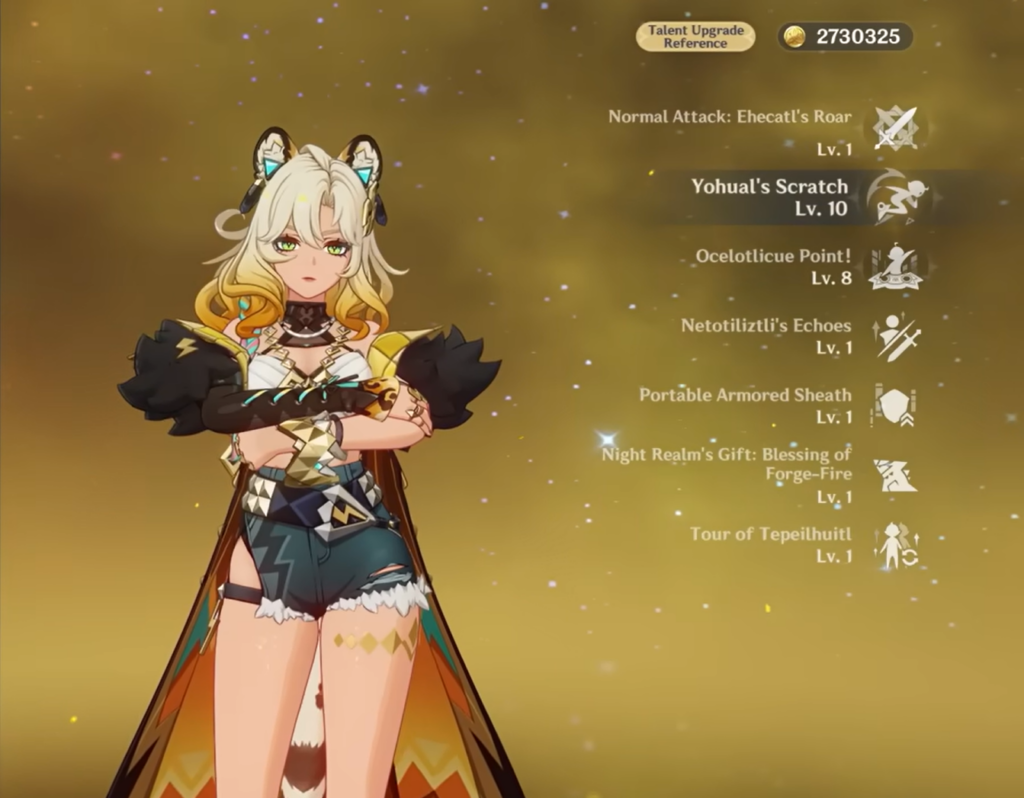The height and width of the screenshot is (798, 1024).
Task: Show Night Realm's Gift: Blessing of Forge-Fire
Action: pyautogui.click(x=895, y=475)
